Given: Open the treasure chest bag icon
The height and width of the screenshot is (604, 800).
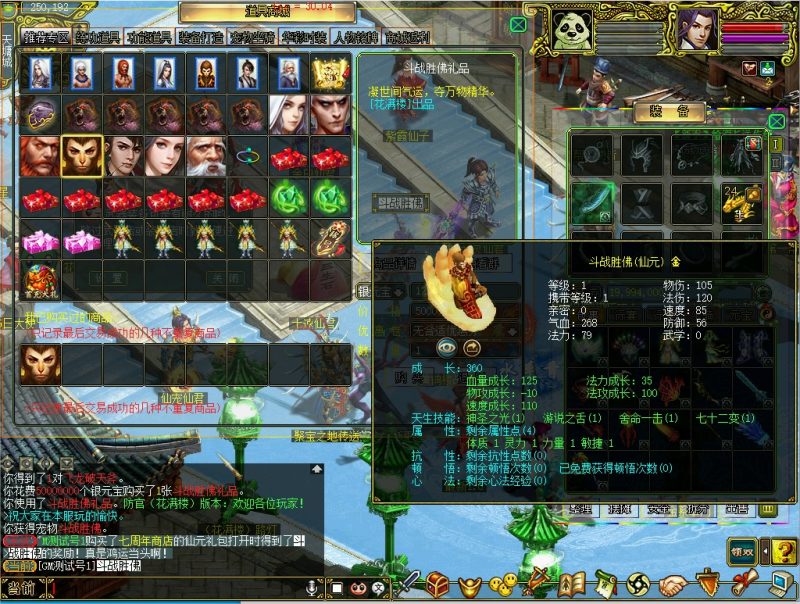Looking at the screenshot, I should click(438, 583).
